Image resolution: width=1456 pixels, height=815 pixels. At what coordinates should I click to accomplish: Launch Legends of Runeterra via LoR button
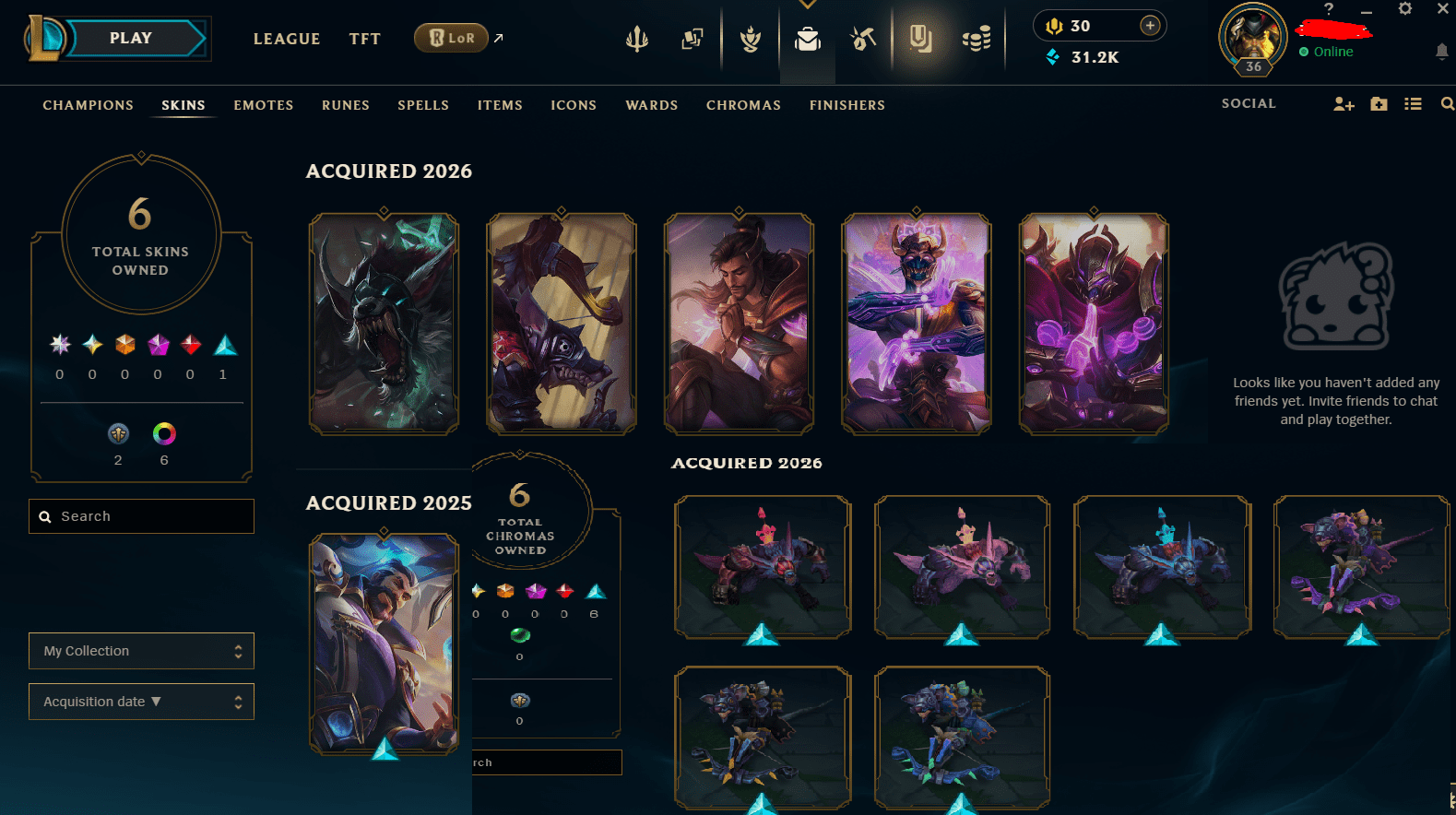(451, 38)
